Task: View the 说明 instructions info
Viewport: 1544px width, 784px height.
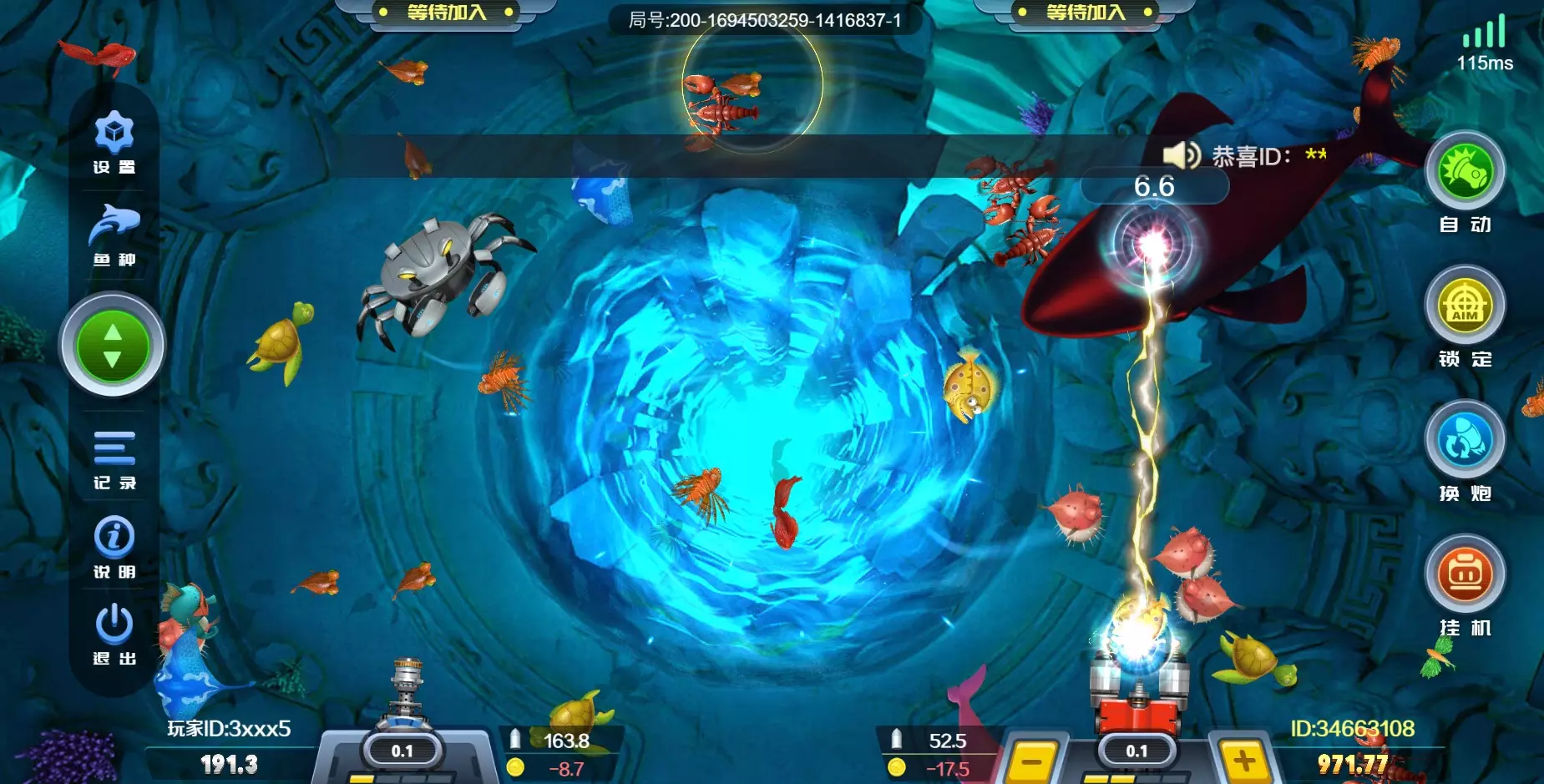Action: pyautogui.click(x=114, y=545)
